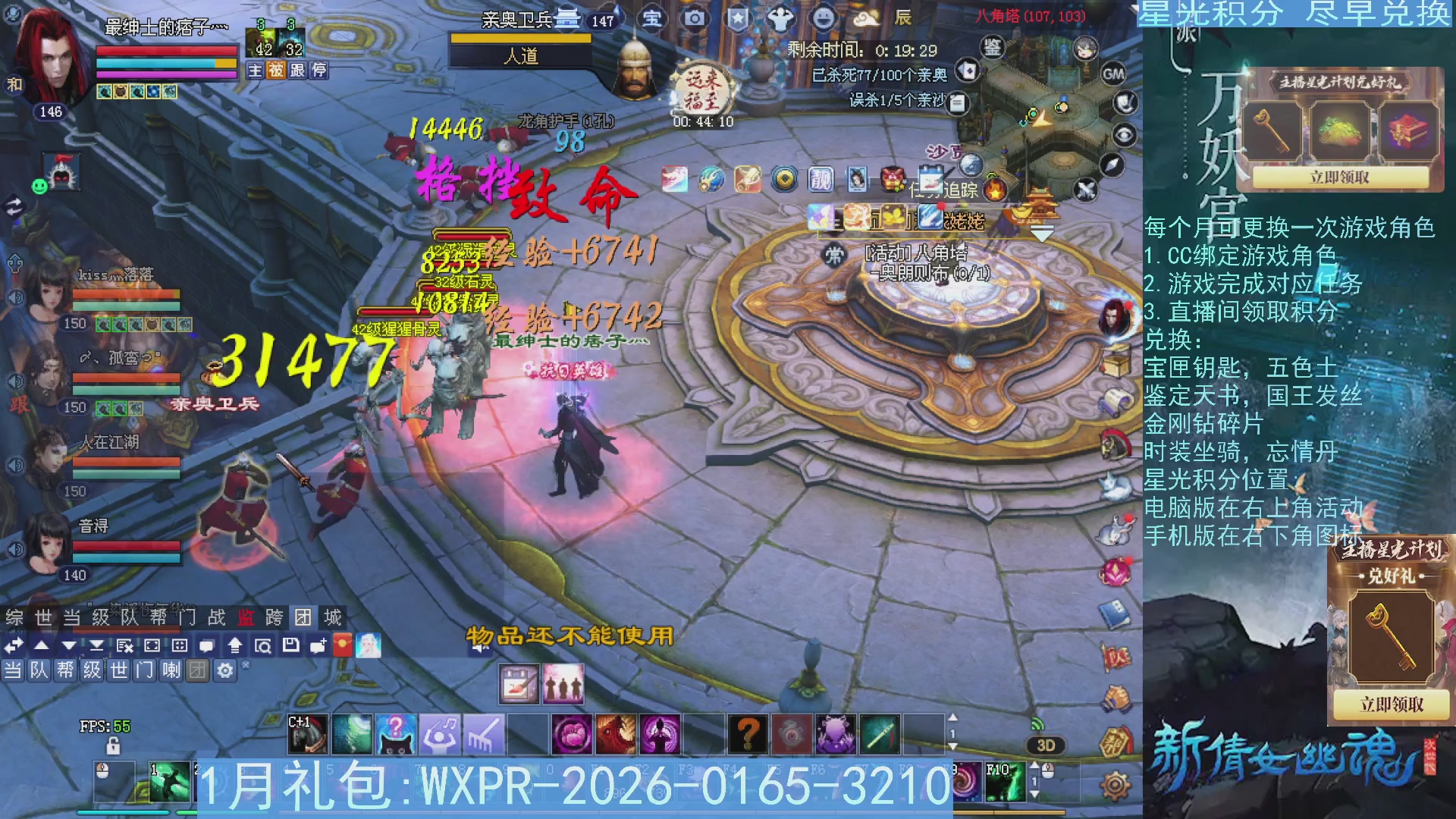Image resolution: width=1456 pixels, height=819 pixels.
Task: Toggle the lock icon near the FPS counter
Action: tap(113, 747)
